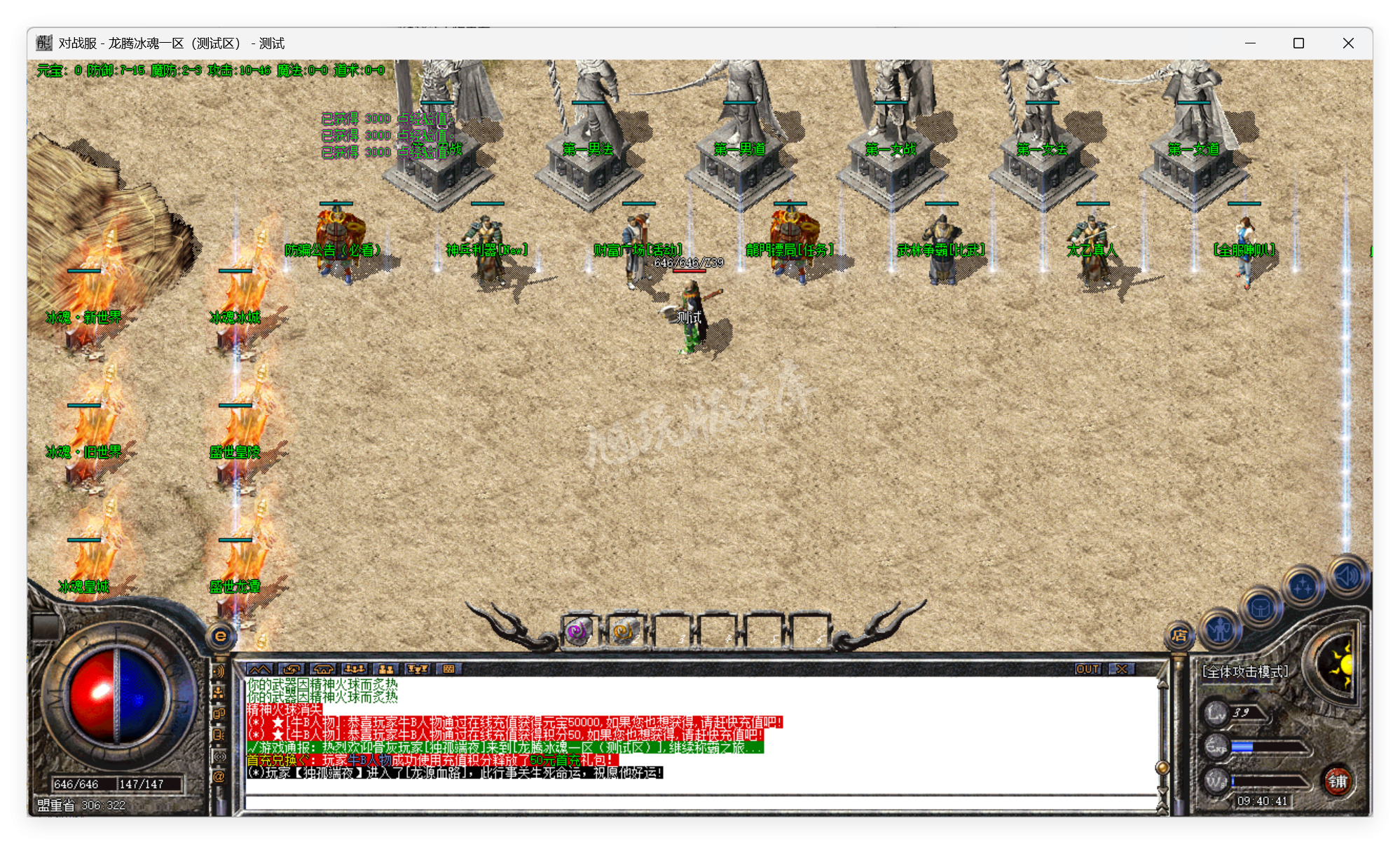Click the 'e' icon above the chat panel
The width and height of the screenshot is (1400, 844).
point(221,635)
